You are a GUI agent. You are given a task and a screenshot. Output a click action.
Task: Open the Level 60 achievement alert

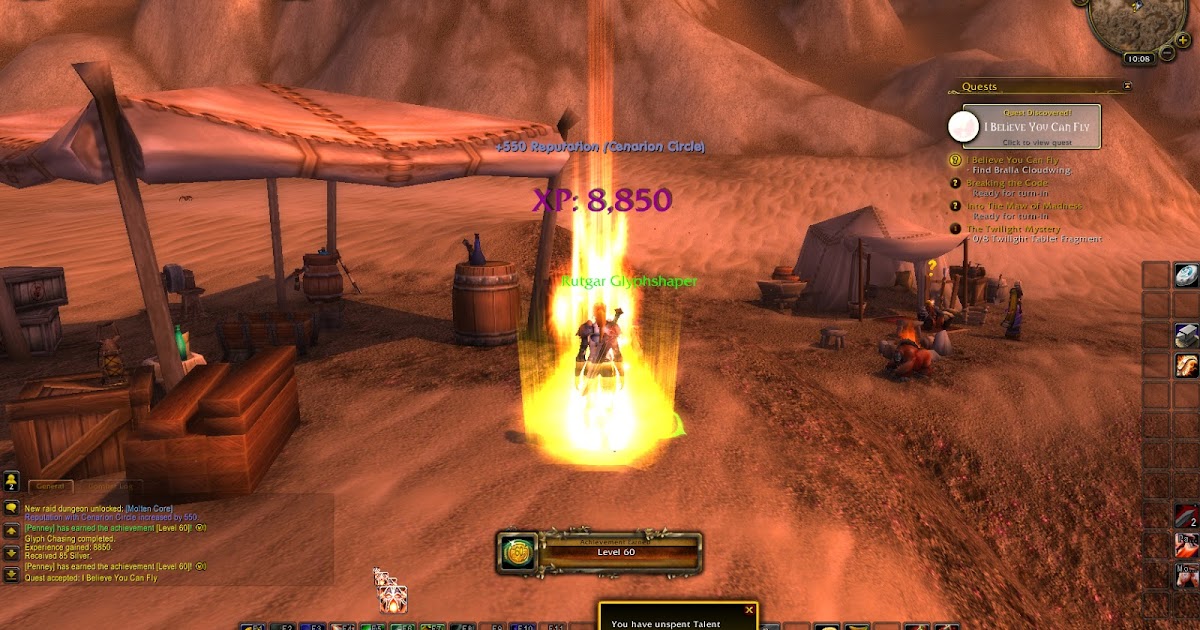[600, 552]
